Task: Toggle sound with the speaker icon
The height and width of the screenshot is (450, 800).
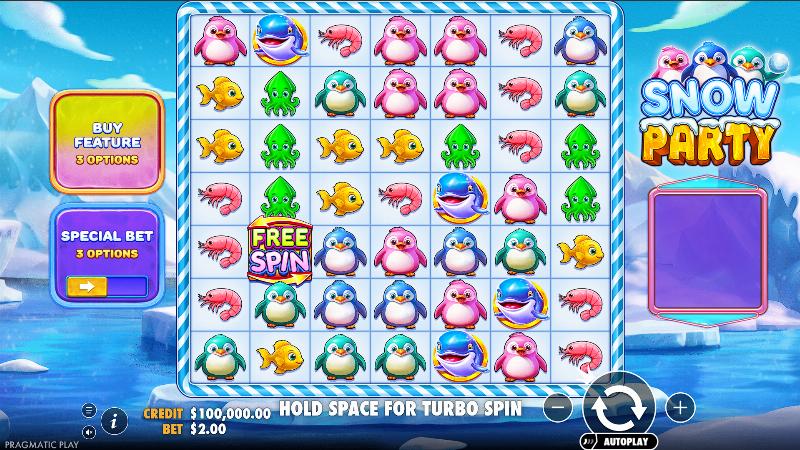Action: 88,432
